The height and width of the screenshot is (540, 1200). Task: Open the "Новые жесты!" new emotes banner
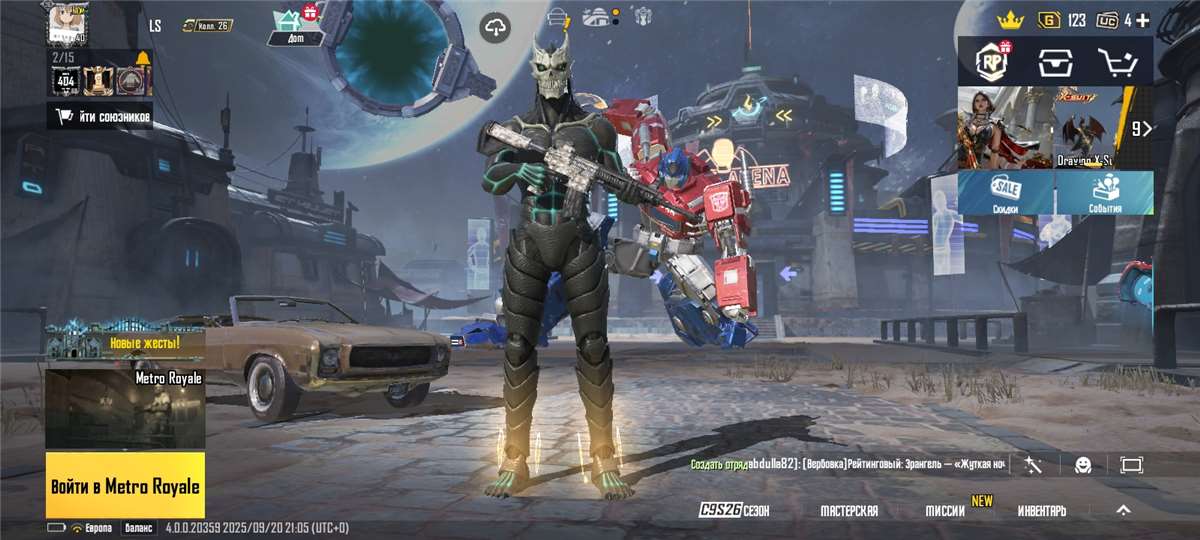(x=125, y=344)
